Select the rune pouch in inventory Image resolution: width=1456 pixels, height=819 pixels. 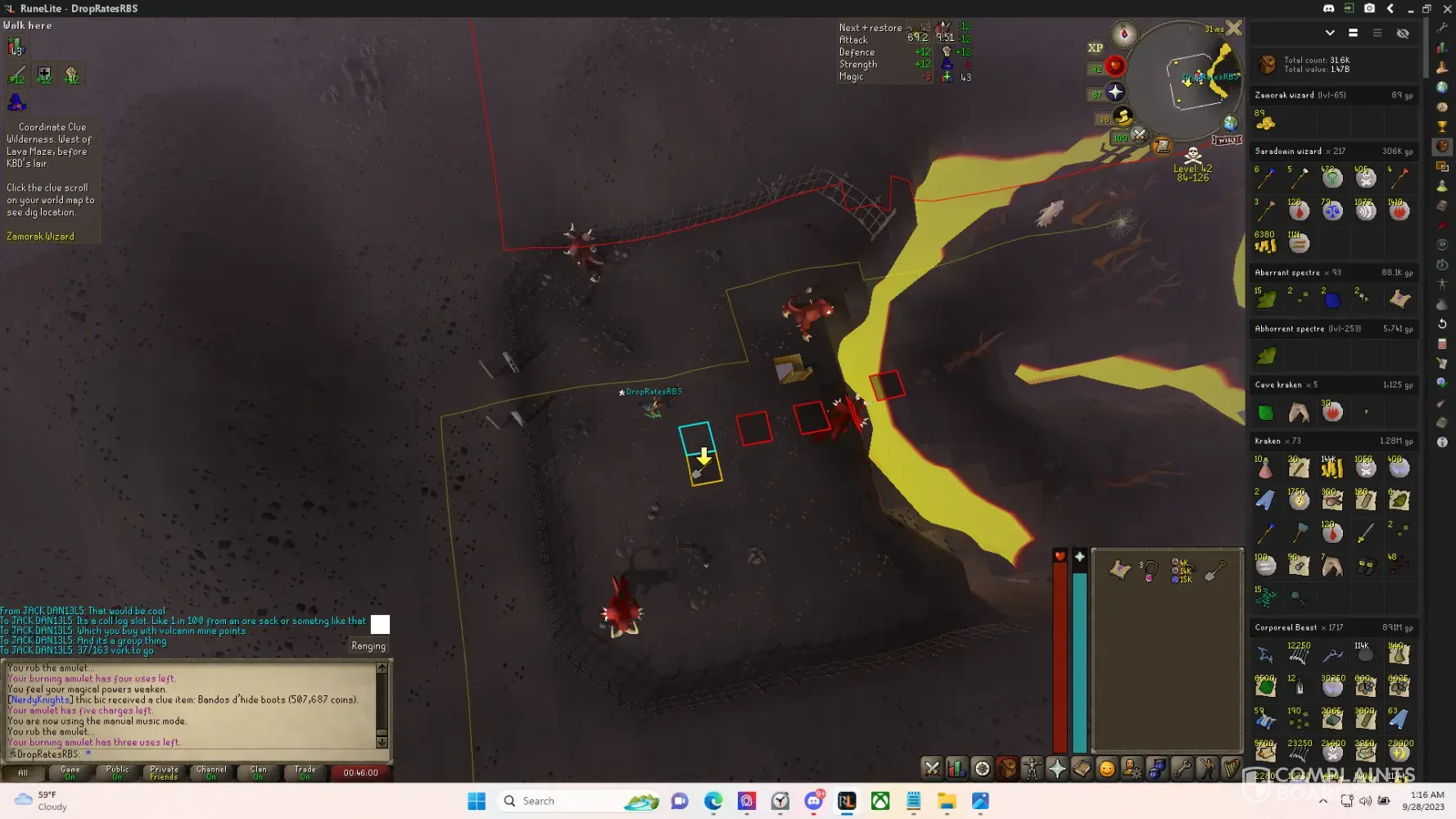(1182, 570)
